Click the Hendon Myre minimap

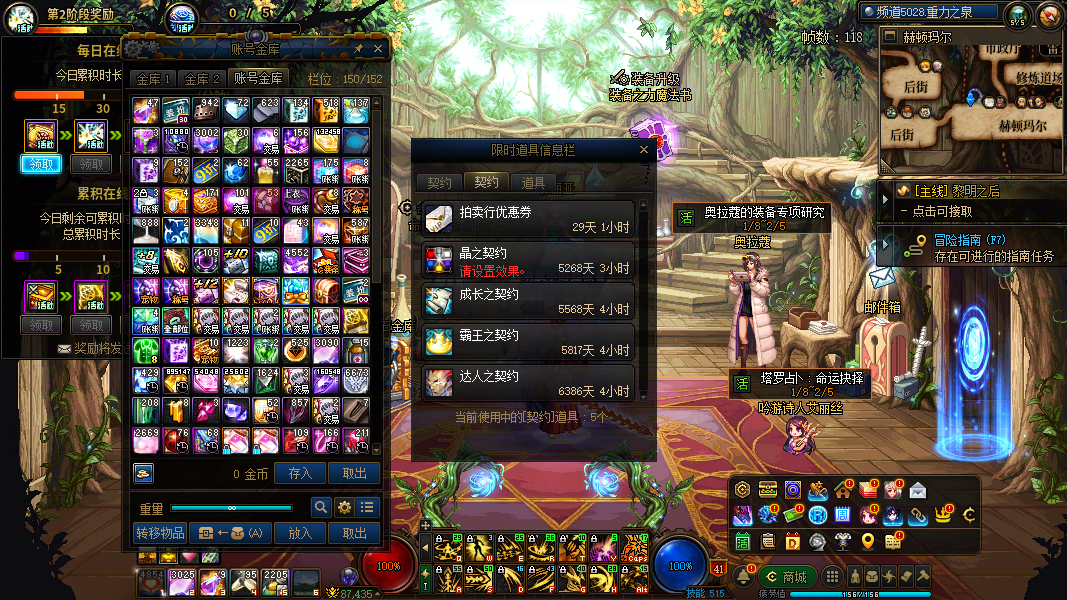pos(971,100)
